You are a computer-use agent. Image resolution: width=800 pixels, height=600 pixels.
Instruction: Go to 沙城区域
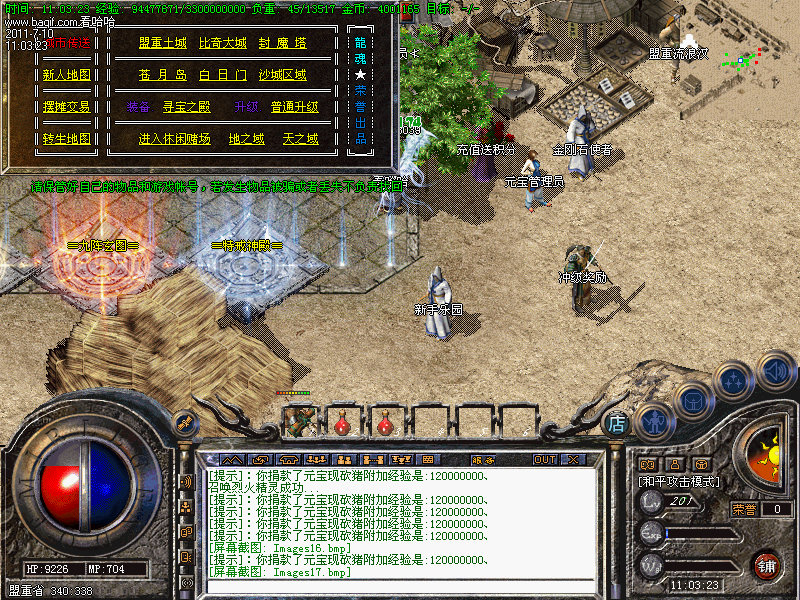coord(282,76)
